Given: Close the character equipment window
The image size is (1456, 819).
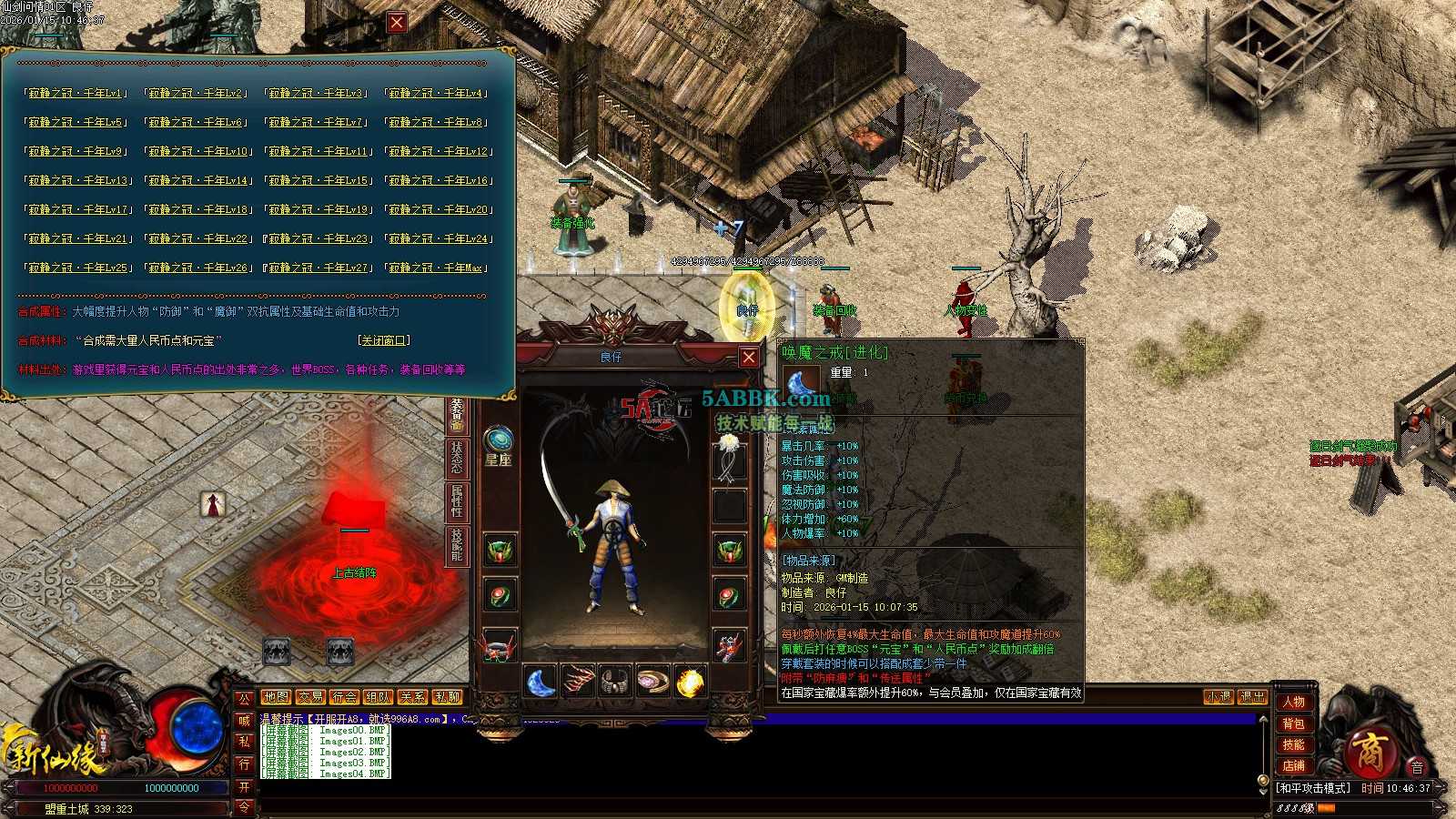Looking at the screenshot, I should pos(748,358).
